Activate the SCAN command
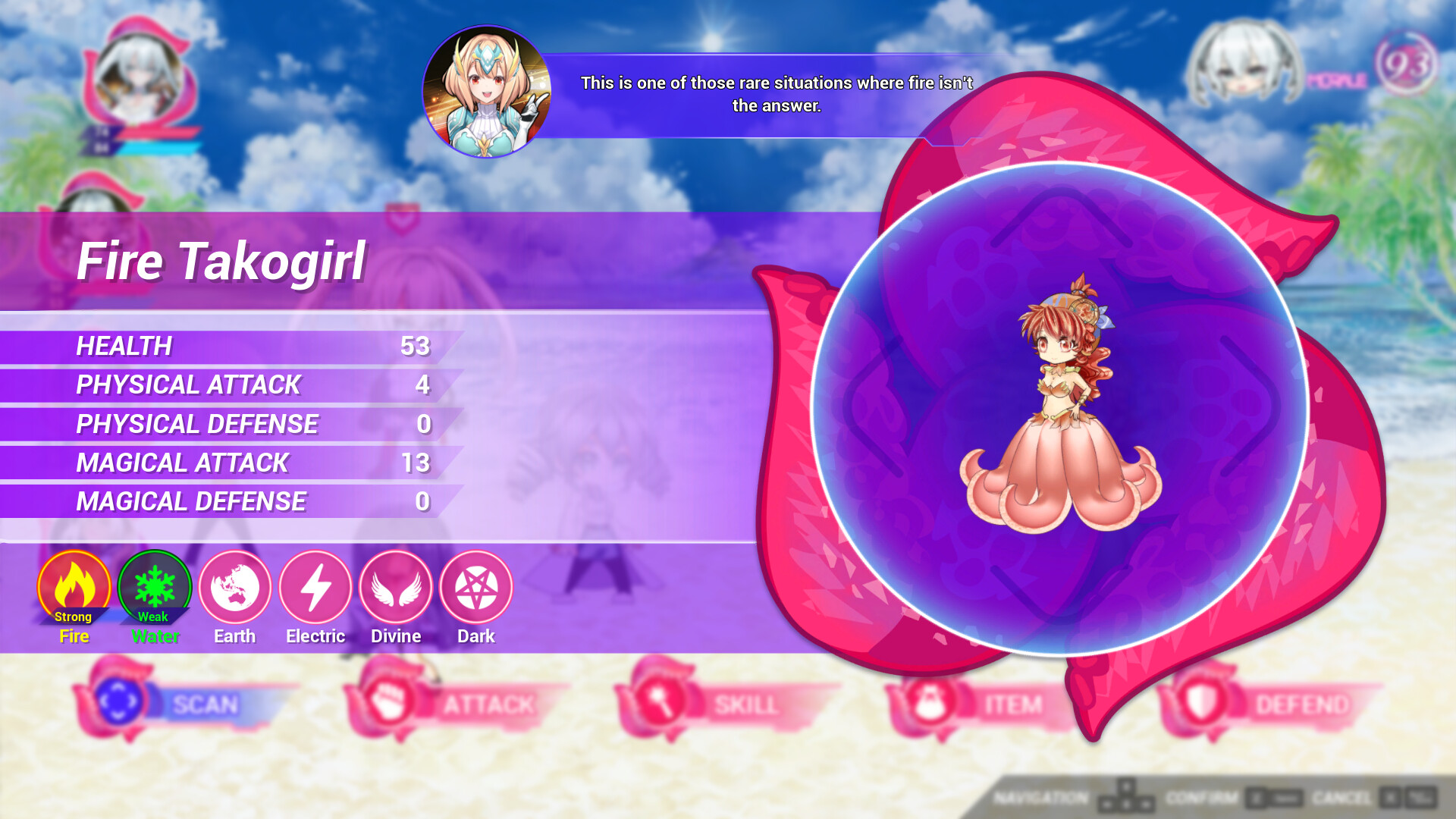The height and width of the screenshot is (819, 1456). click(203, 704)
